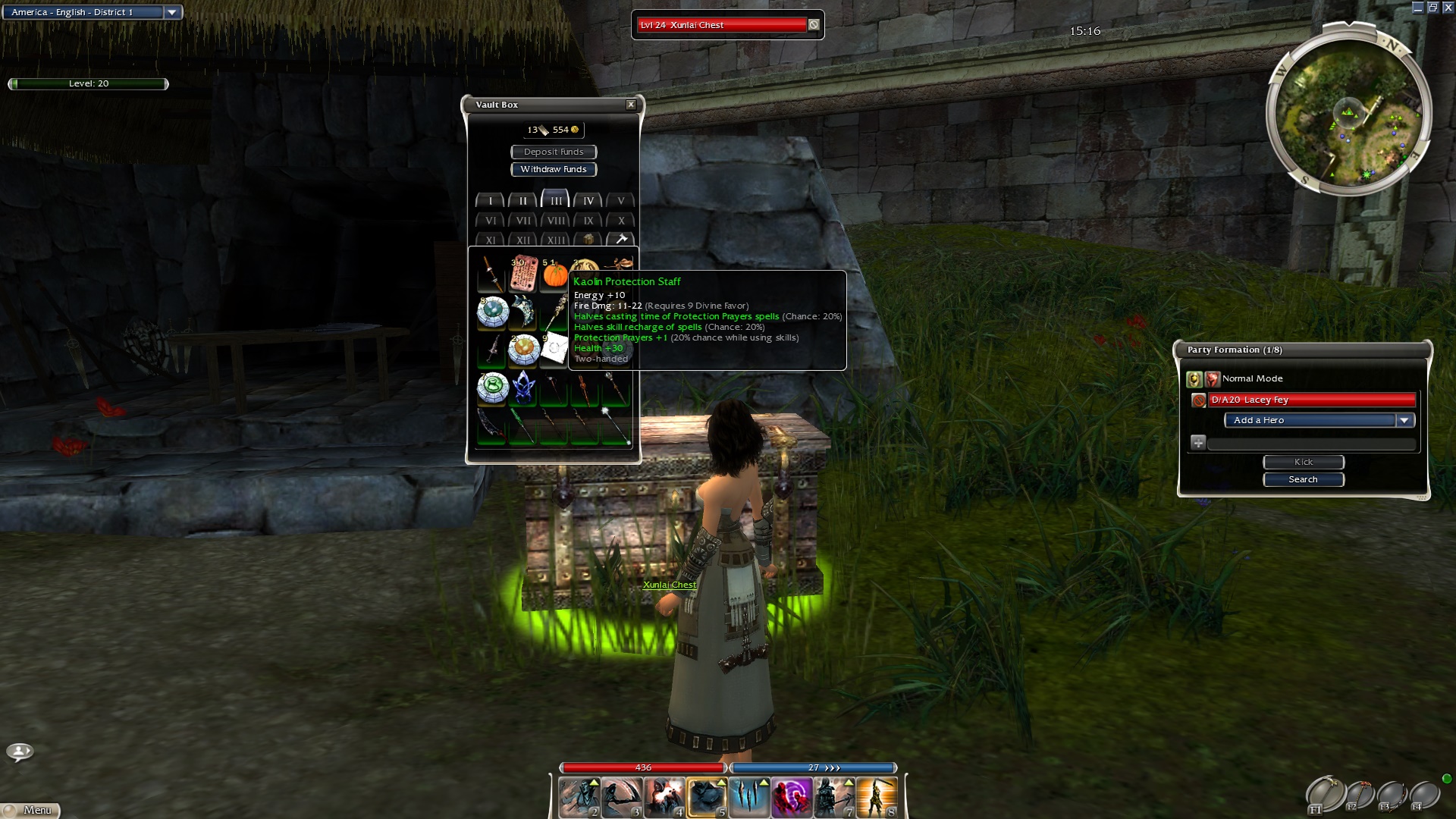Screen dimensions: 1456x819
Task: Close the Vault Box window
Action: pyautogui.click(x=630, y=105)
